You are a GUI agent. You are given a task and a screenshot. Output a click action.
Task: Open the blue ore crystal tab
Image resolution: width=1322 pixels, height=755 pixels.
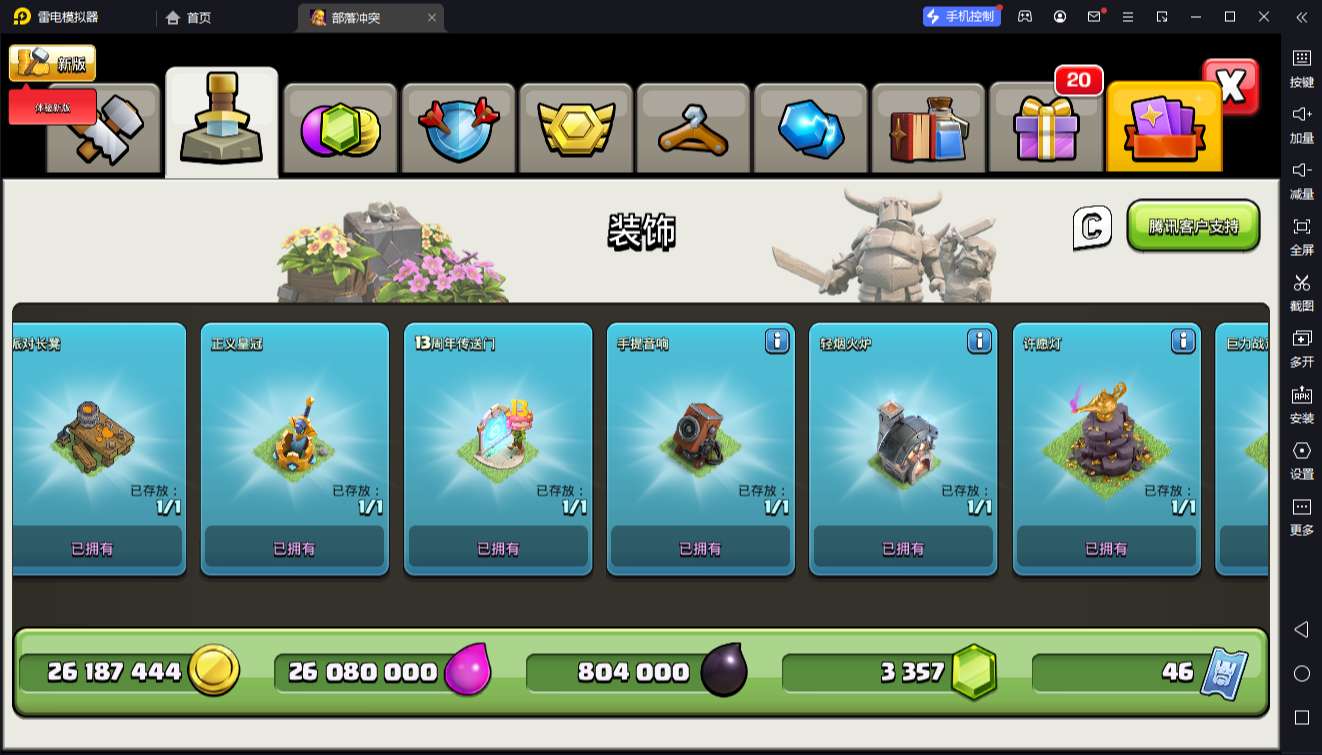811,129
